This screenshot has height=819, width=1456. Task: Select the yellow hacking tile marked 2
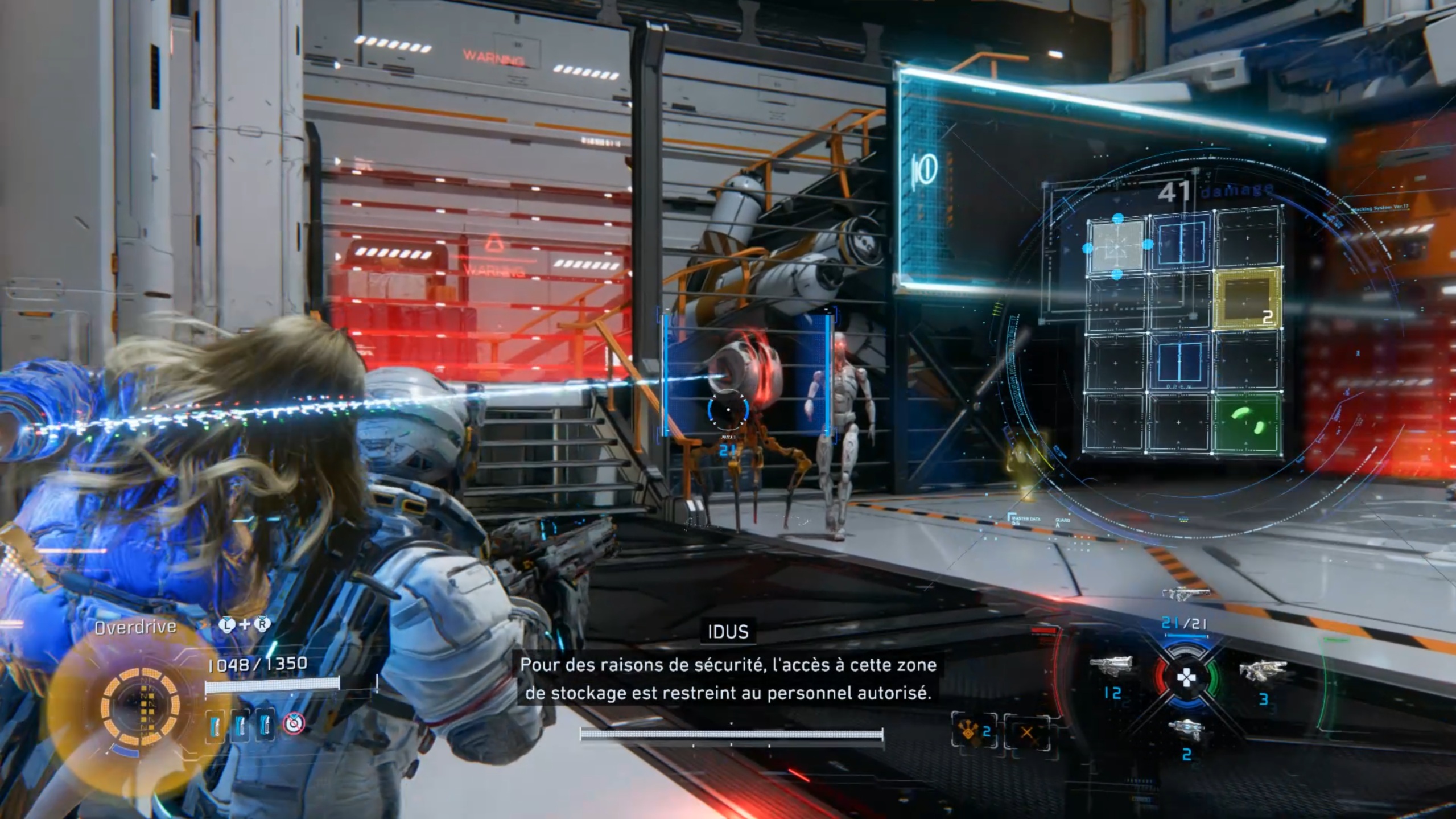[x=1247, y=299]
